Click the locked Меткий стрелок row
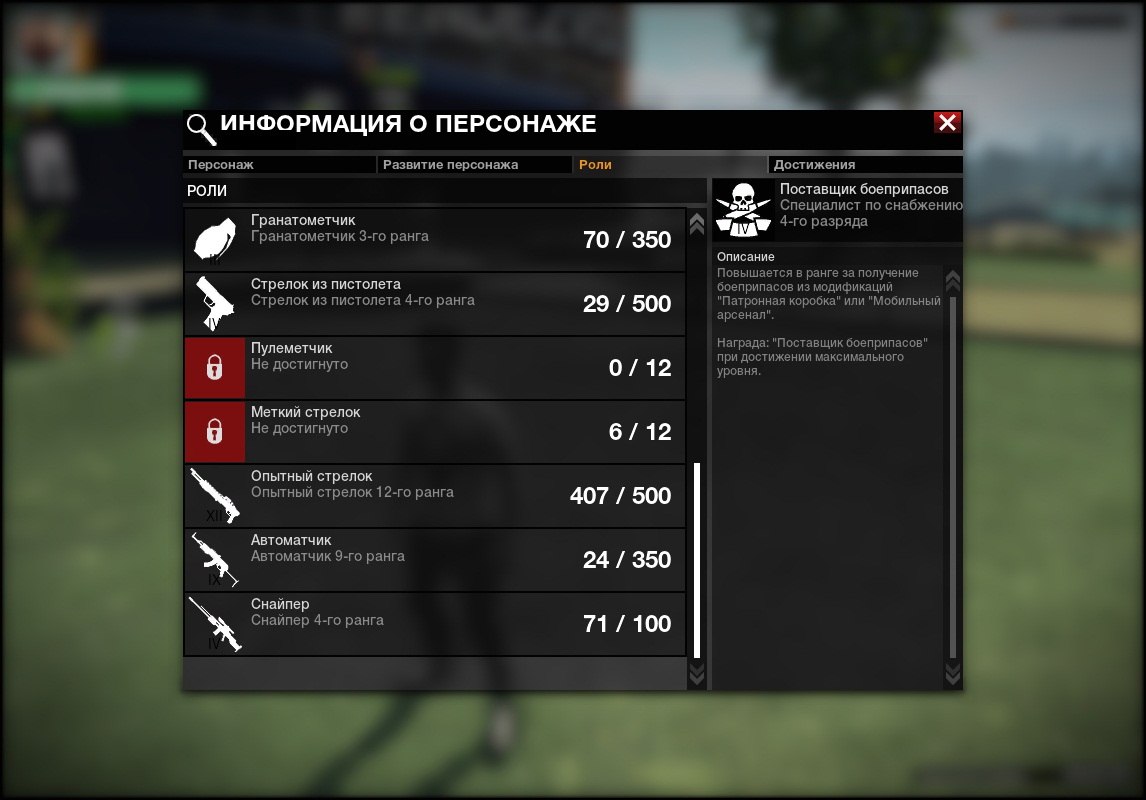1146x800 pixels. [434, 432]
